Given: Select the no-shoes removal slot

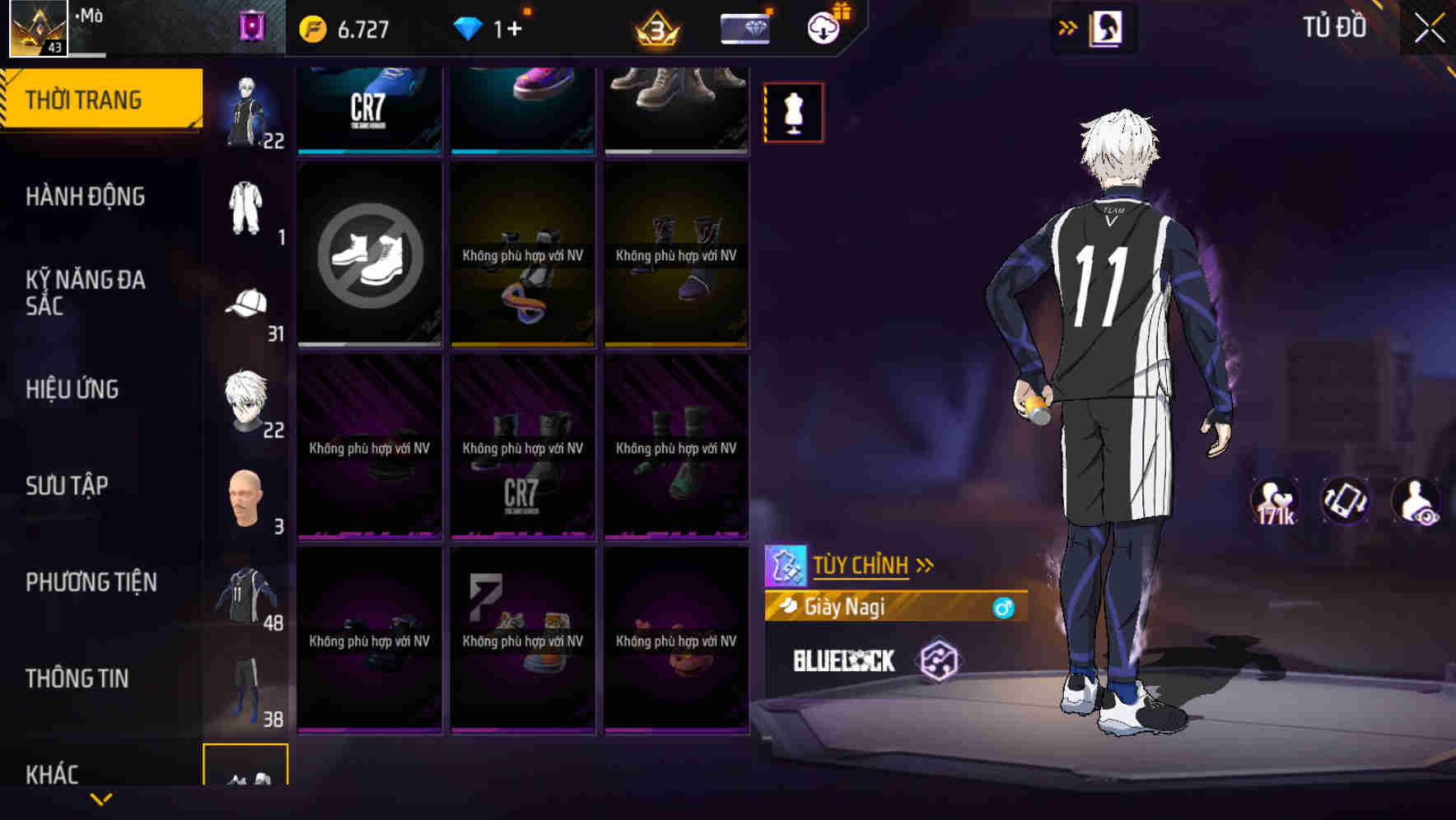Looking at the screenshot, I should tap(368, 254).
